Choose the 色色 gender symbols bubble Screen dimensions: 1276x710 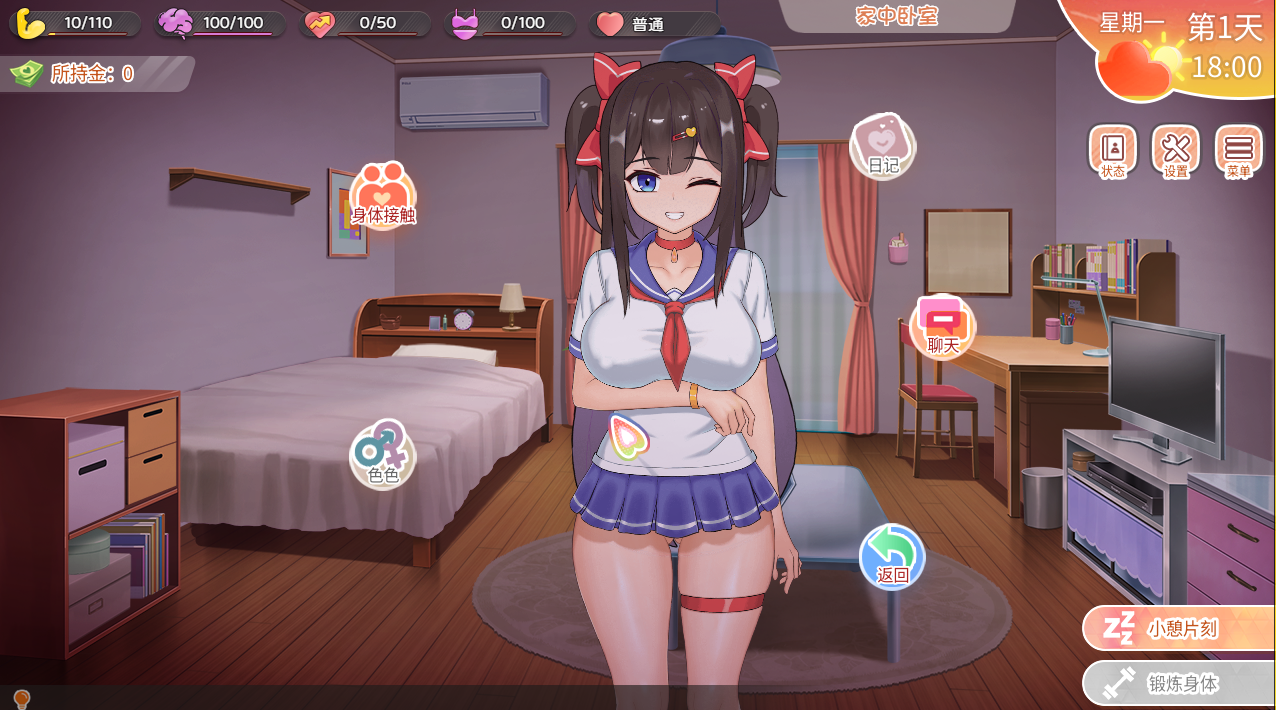[383, 454]
